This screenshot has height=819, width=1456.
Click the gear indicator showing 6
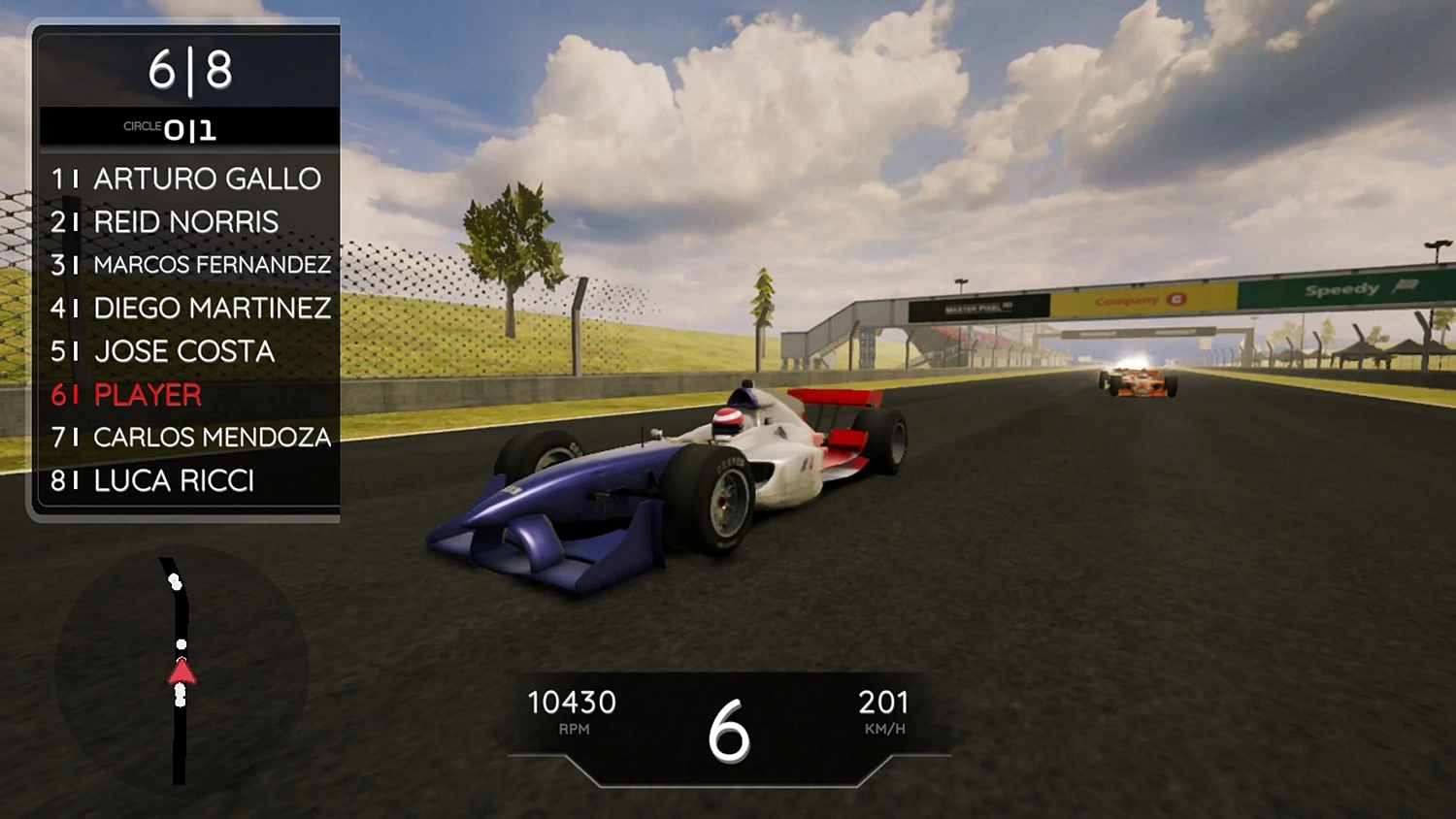(729, 733)
